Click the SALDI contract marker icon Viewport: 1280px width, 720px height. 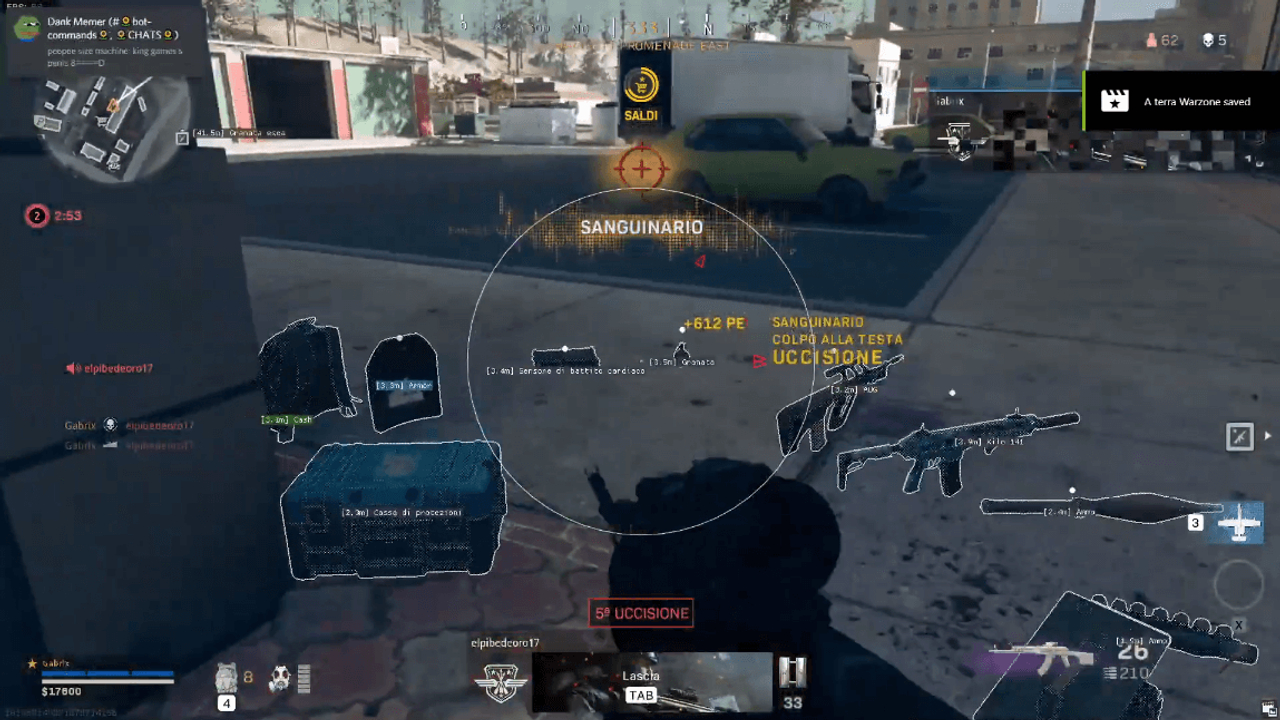point(641,92)
